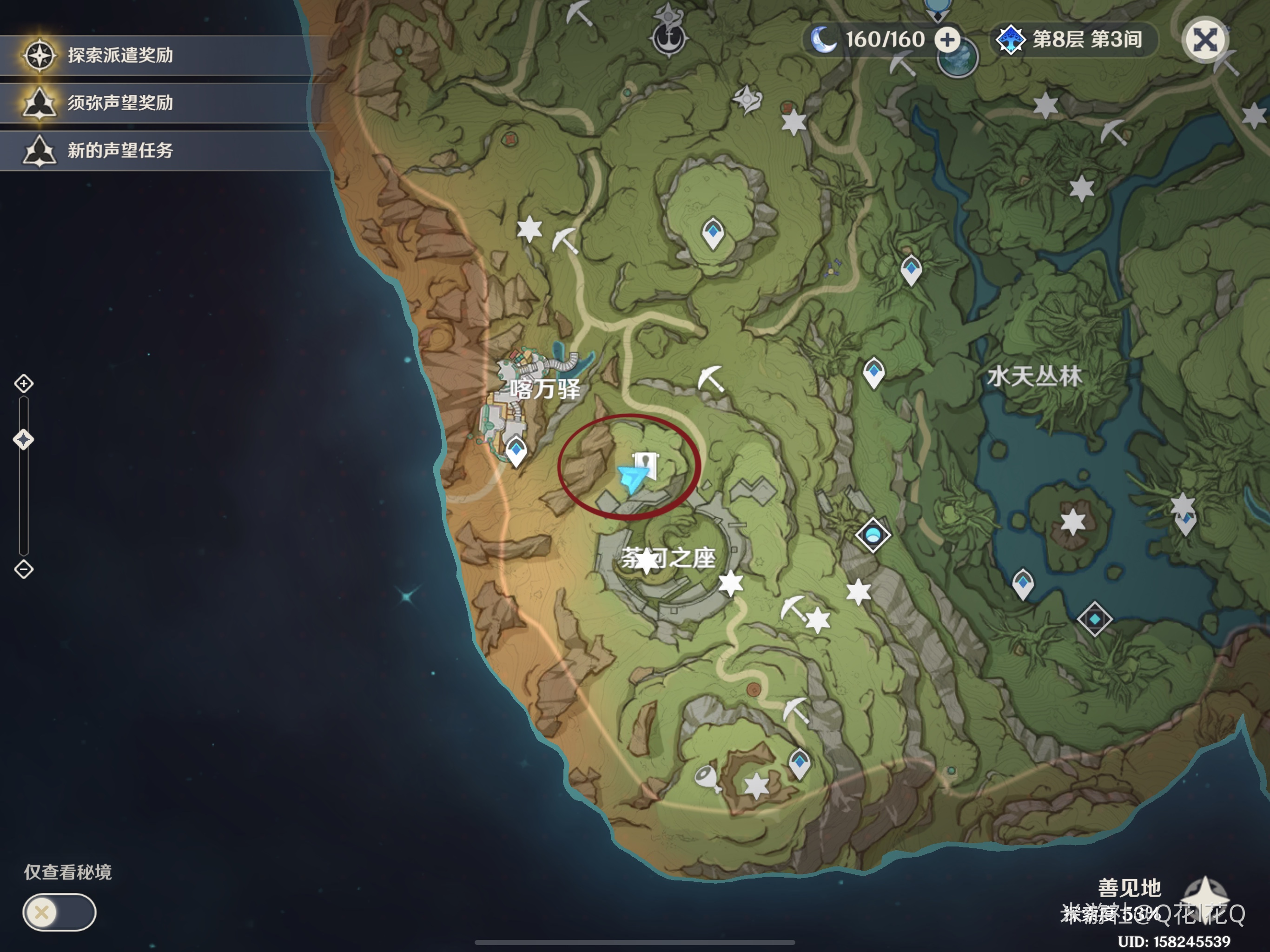This screenshot has width=1270, height=952.
Task: Open the 探索派遣奖励 notification
Action: (120, 56)
